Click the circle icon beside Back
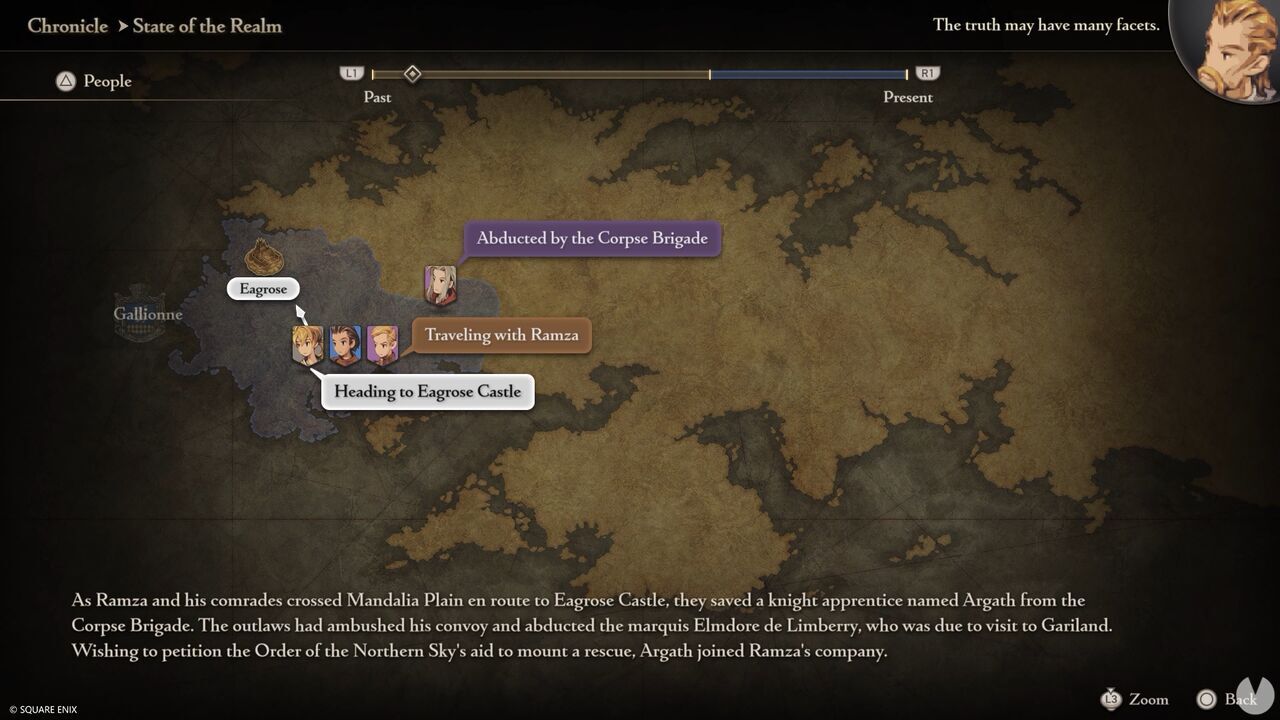1280x720 pixels. (1206, 699)
